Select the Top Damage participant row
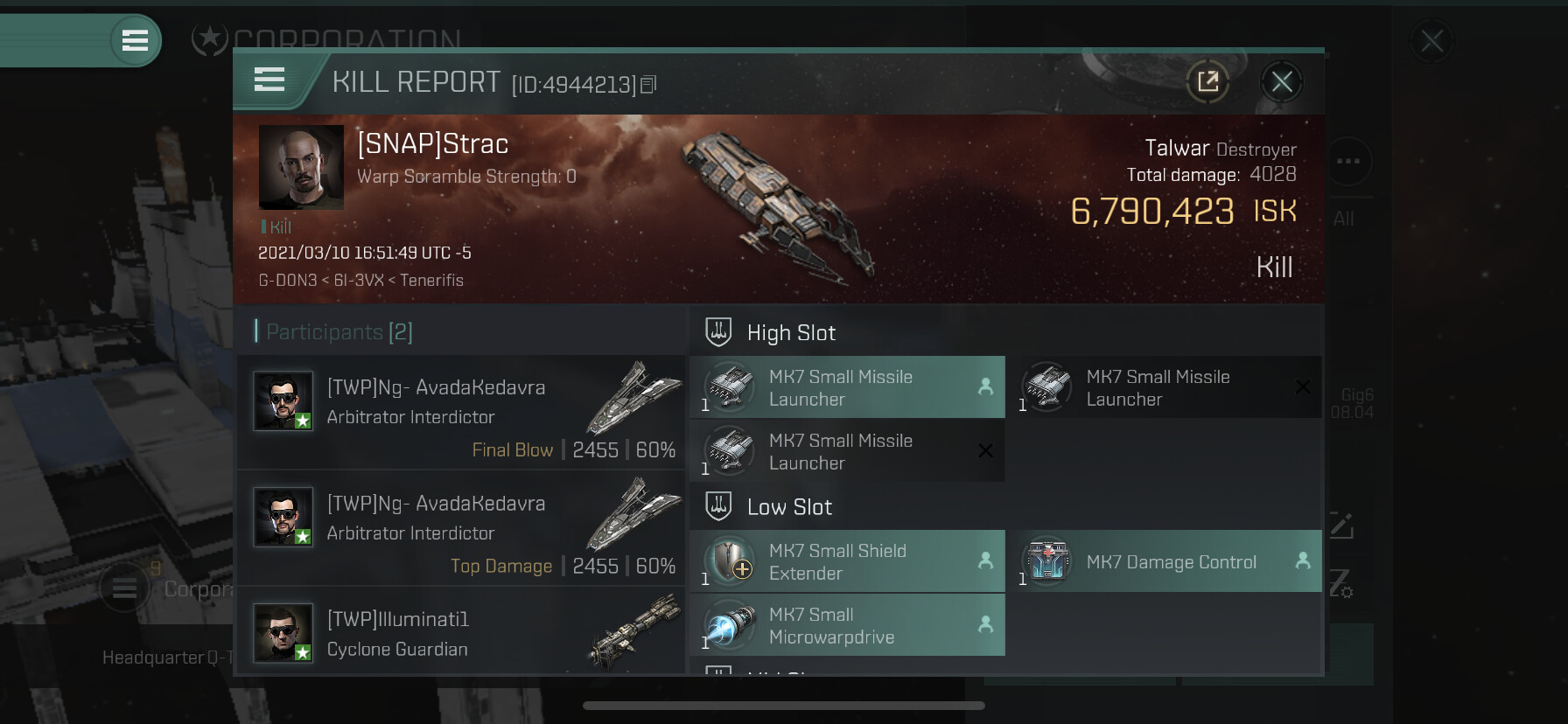Image resolution: width=1568 pixels, height=724 pixels. tap(461, 529)
